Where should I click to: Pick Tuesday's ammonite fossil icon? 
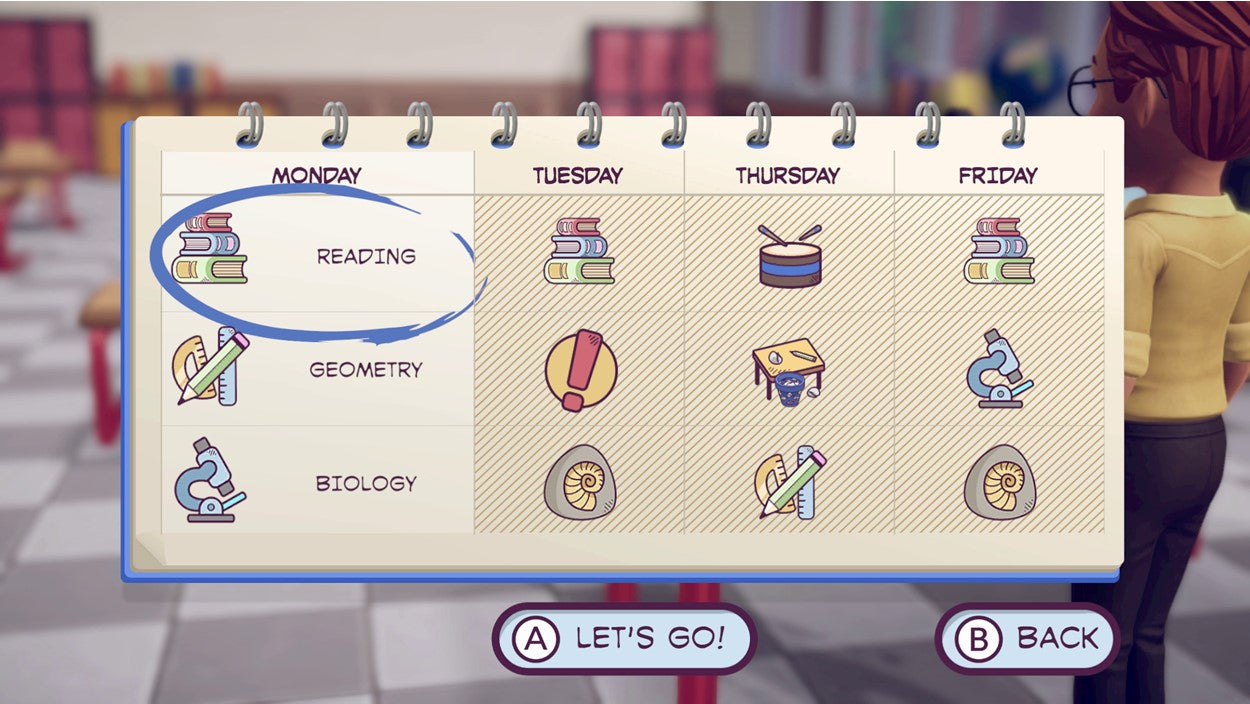coord(580,482)
